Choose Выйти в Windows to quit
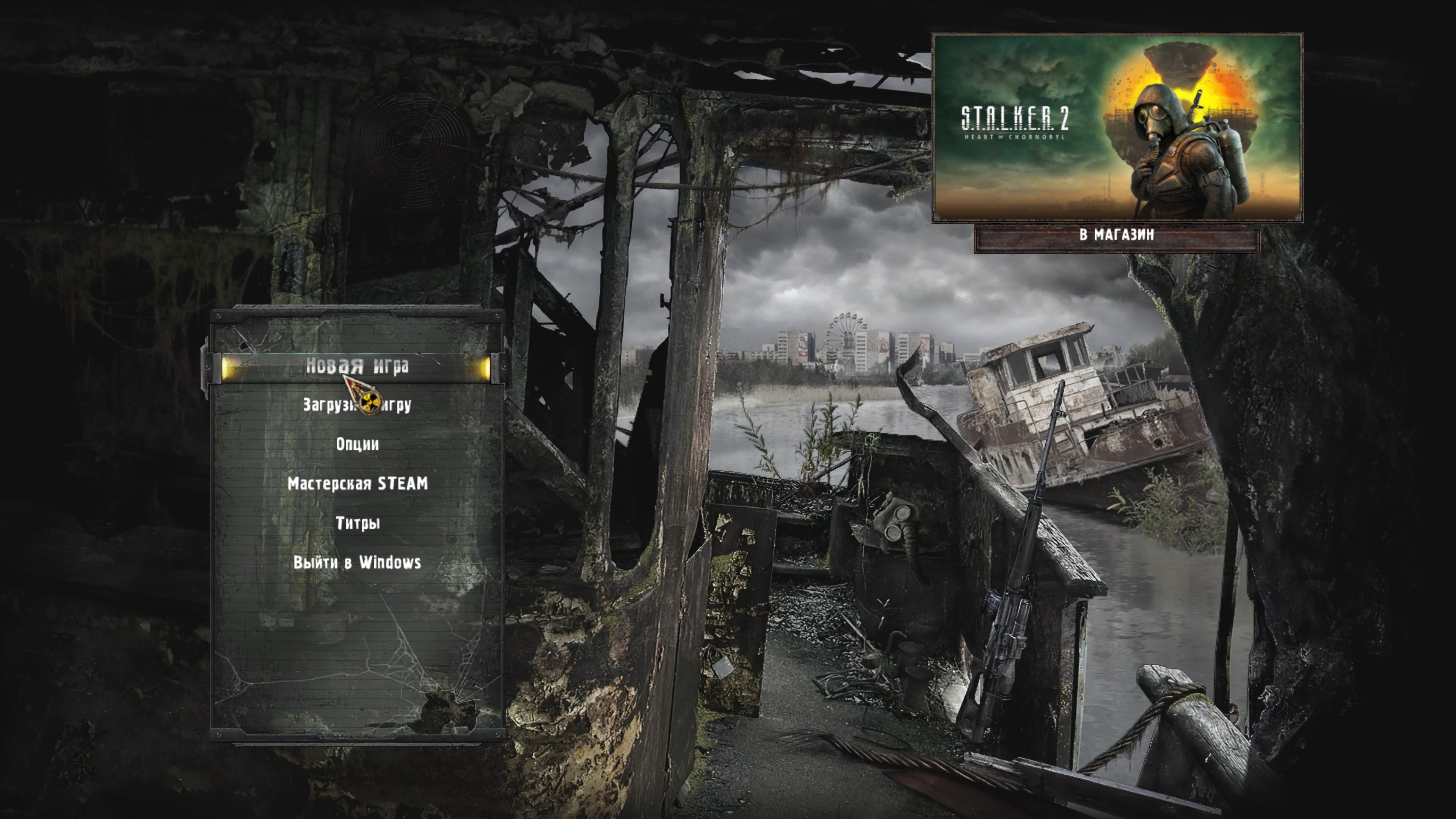The image size is (1456, 819). pyautogui.click(x=357, y=562)
